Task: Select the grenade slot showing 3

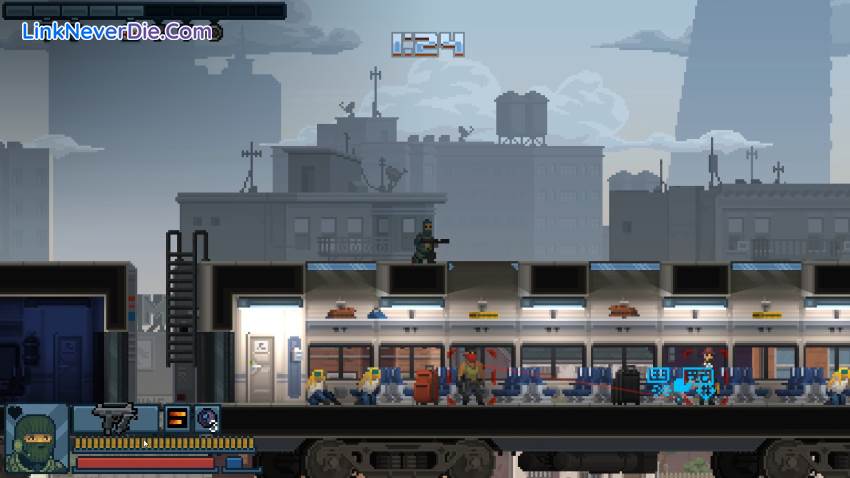Action: [x=207, y=418]
